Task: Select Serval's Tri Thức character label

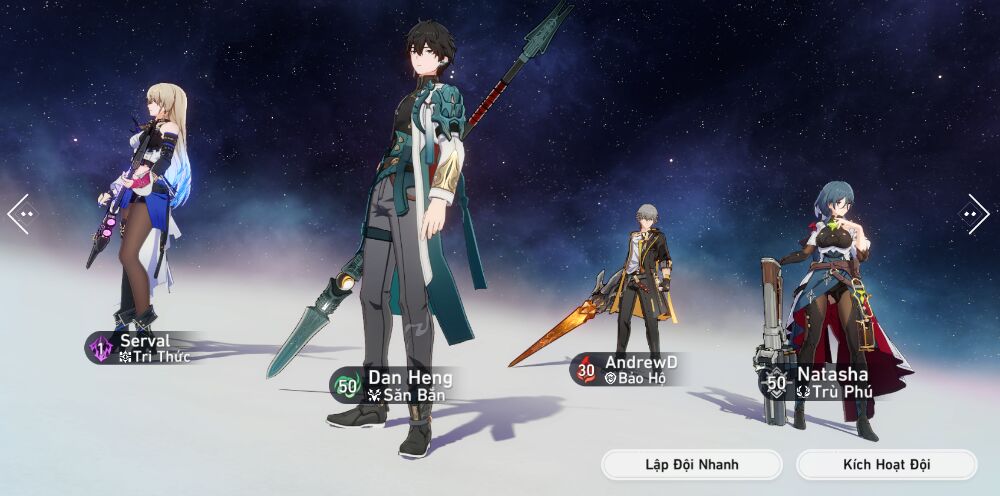Action: tap(143, 348)
